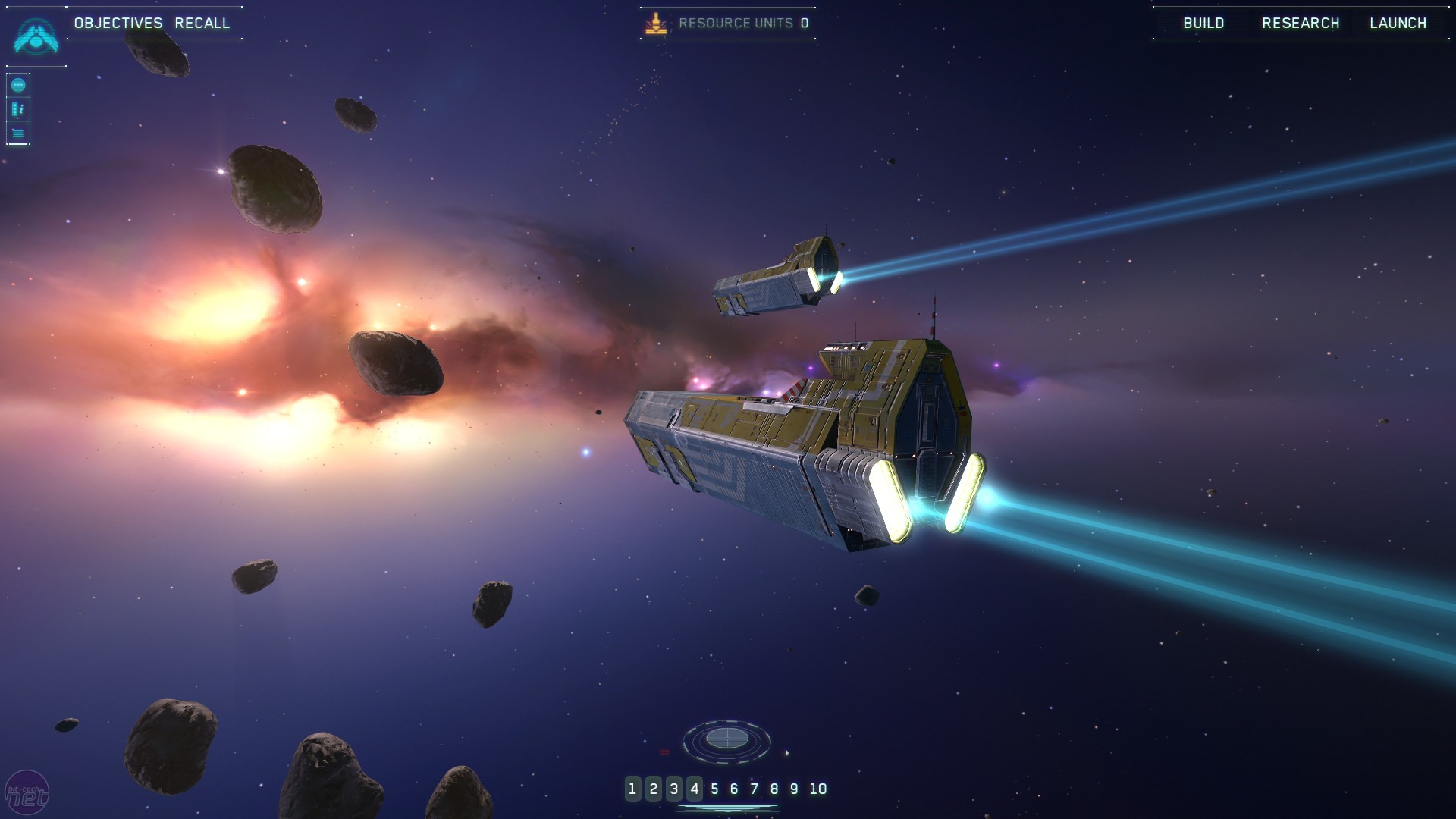Click the fleet emblem icon
This screenshot has width=1456, height=819.
[36, 36]
